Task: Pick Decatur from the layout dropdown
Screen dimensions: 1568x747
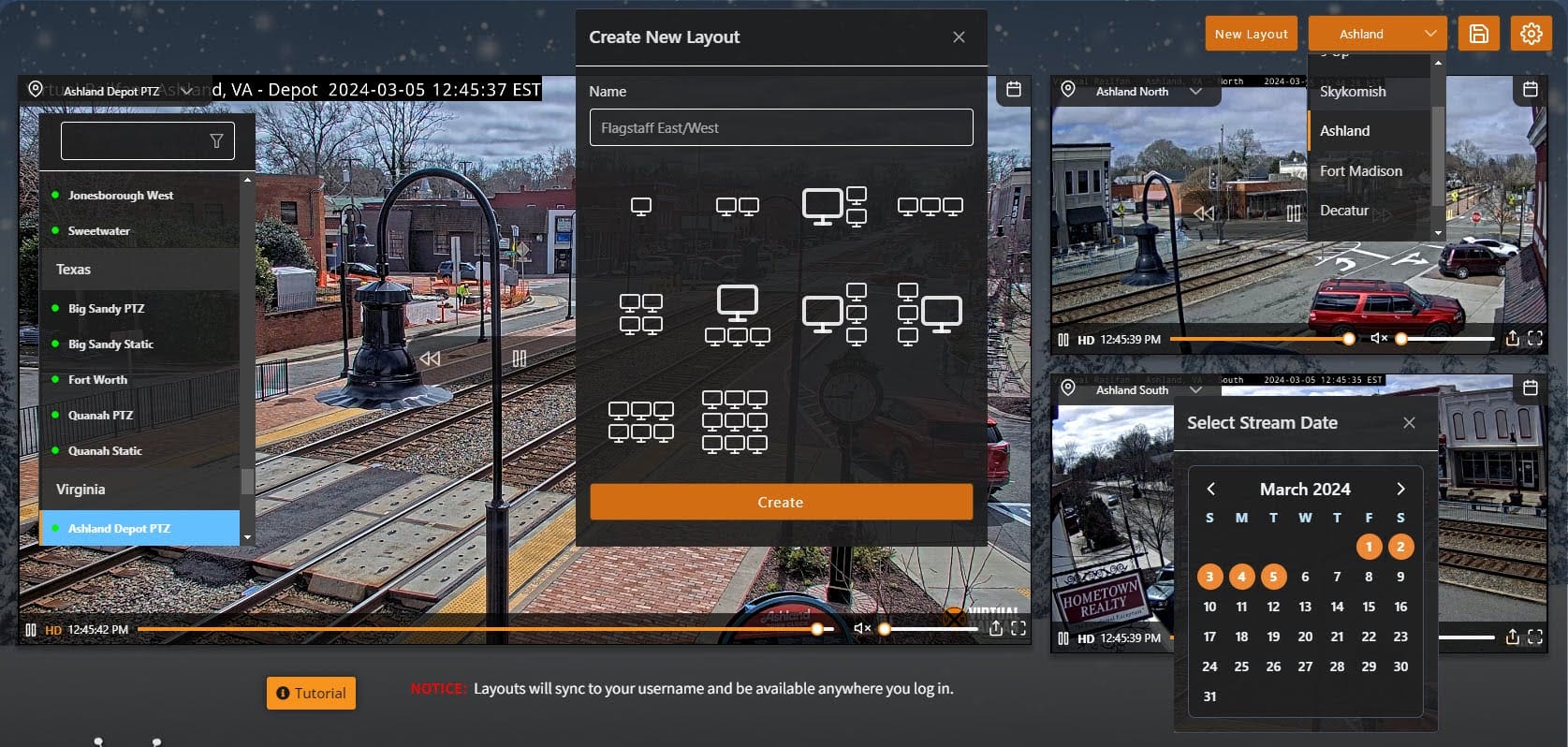Action: click(x=1344, y=211)
